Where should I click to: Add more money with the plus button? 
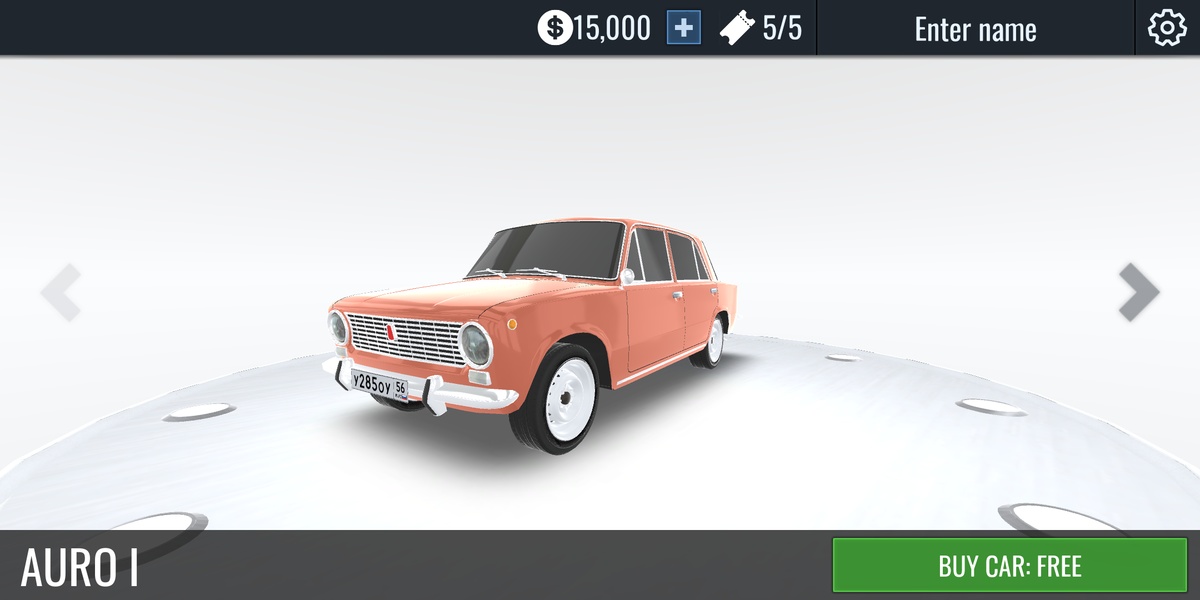pos(684,28)
